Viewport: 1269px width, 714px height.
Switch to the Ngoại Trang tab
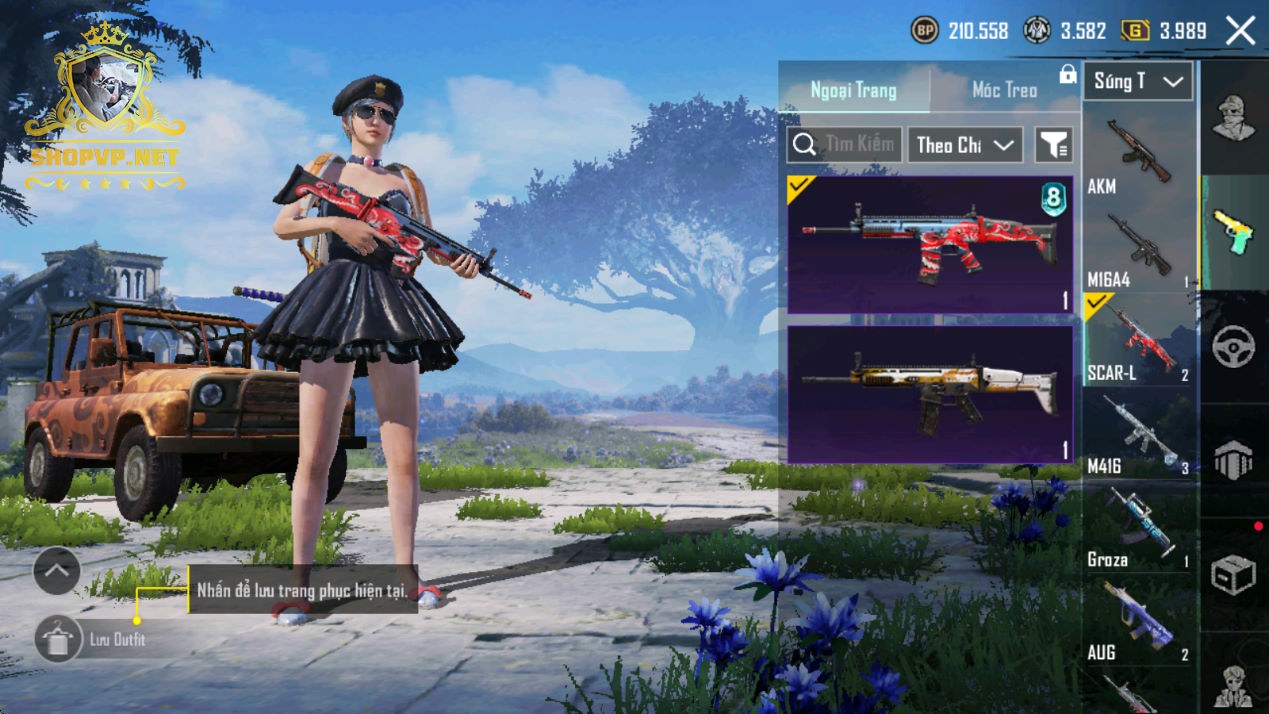pyautogui.click(x=853, y=90)
